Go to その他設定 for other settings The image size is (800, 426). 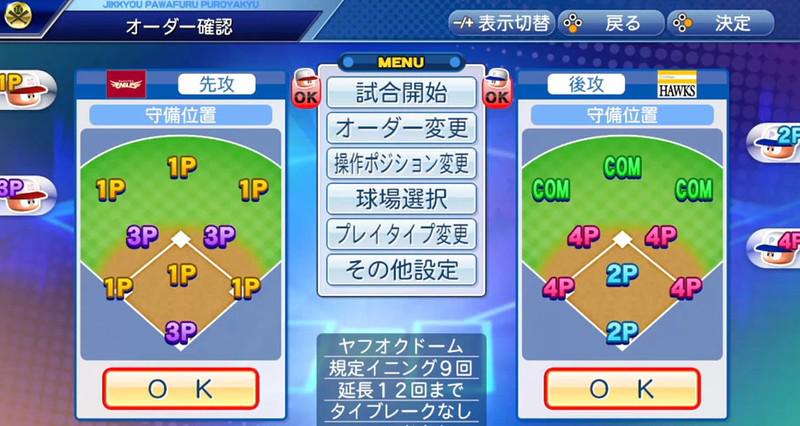401,269
